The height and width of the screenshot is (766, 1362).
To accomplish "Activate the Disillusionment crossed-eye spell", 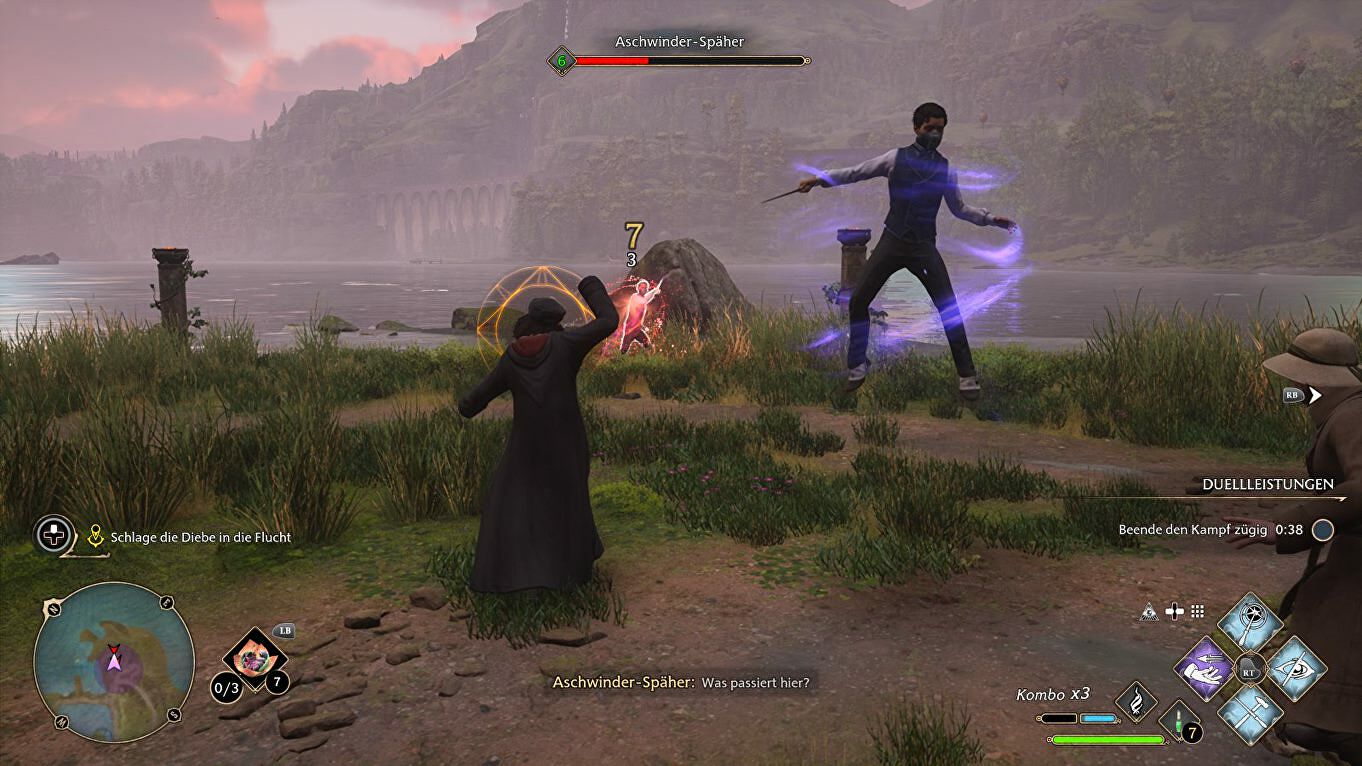I will click(1297, 667).
